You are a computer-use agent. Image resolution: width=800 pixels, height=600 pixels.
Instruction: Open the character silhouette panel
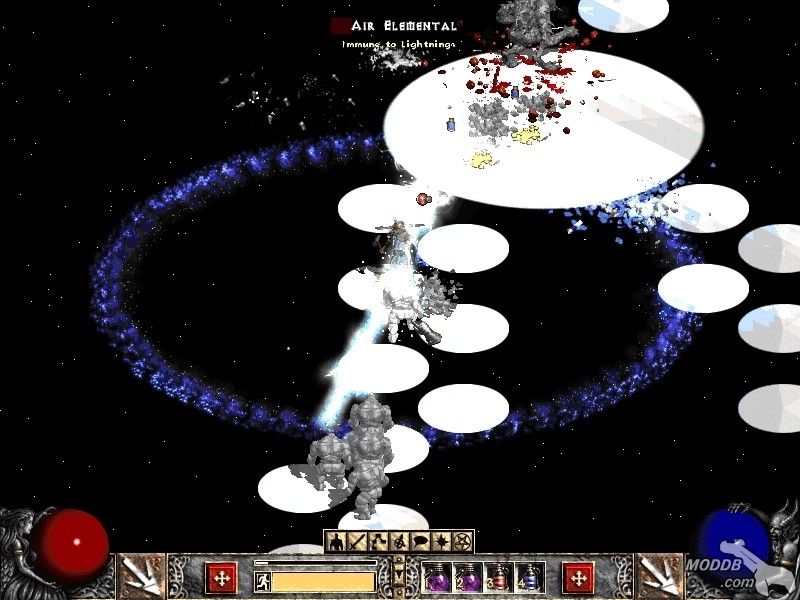click(x=336, y=542)
